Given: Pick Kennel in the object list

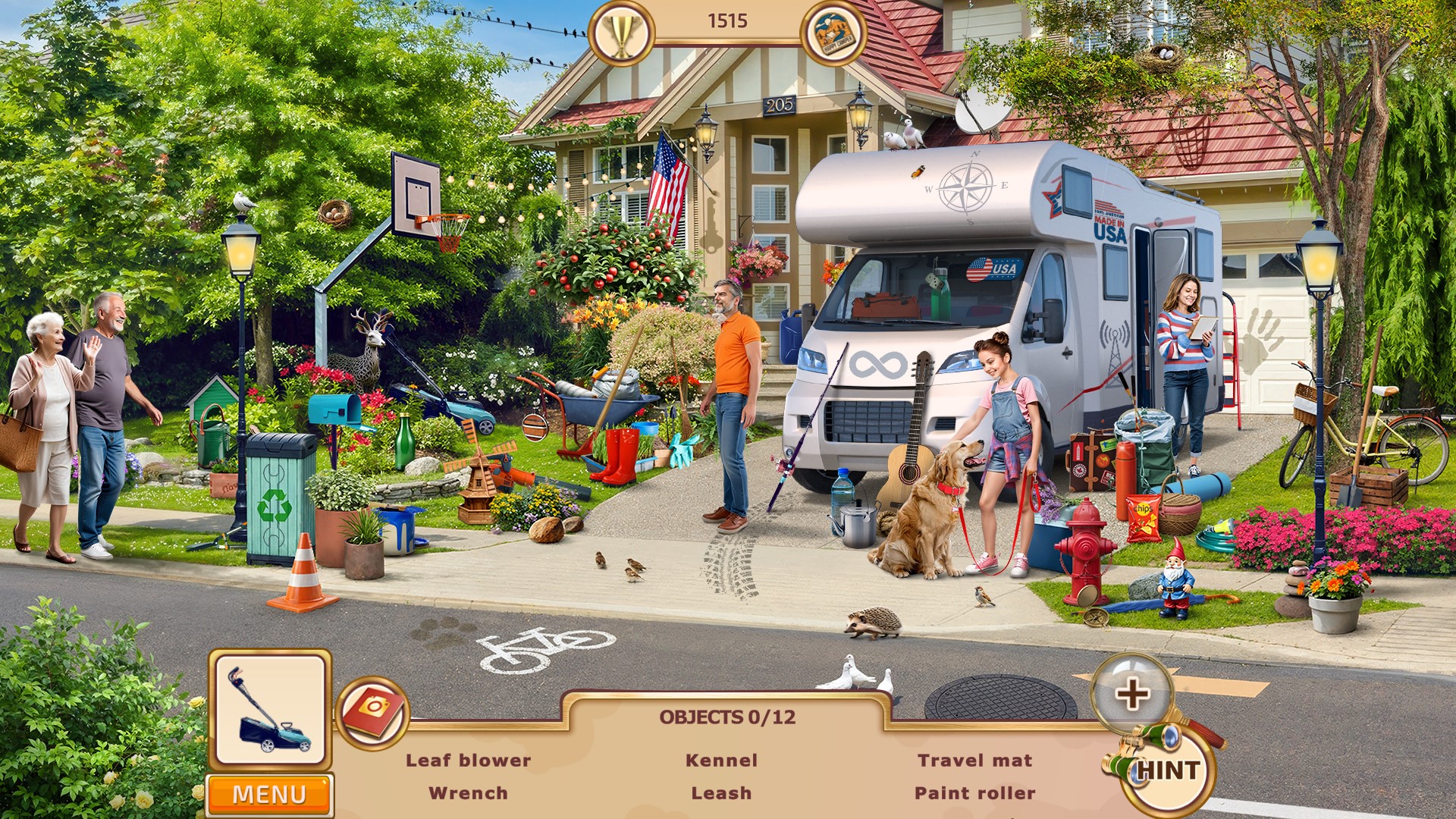Looking at the screenshot, I should pyautogui.click(x=721, y=760).
